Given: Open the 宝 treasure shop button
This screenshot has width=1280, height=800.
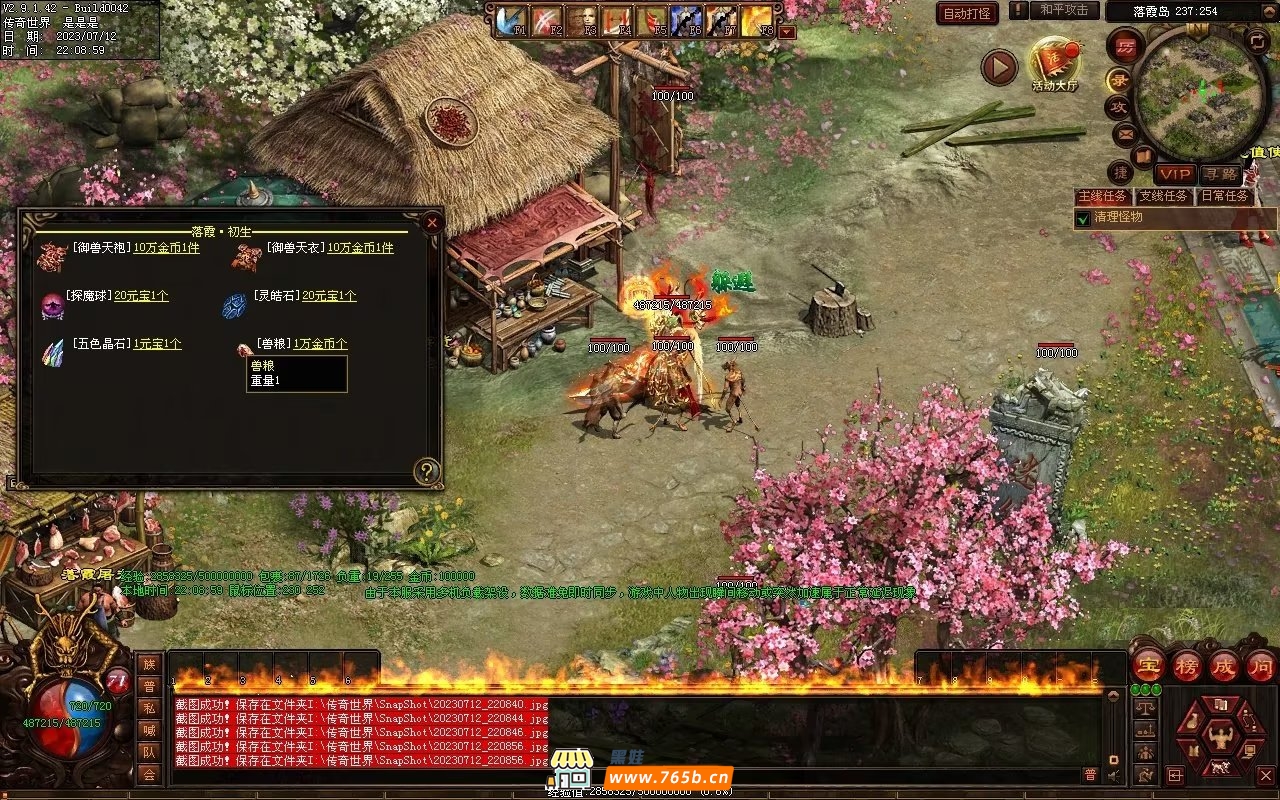Looking at the screenshot, I should 1148,665.
